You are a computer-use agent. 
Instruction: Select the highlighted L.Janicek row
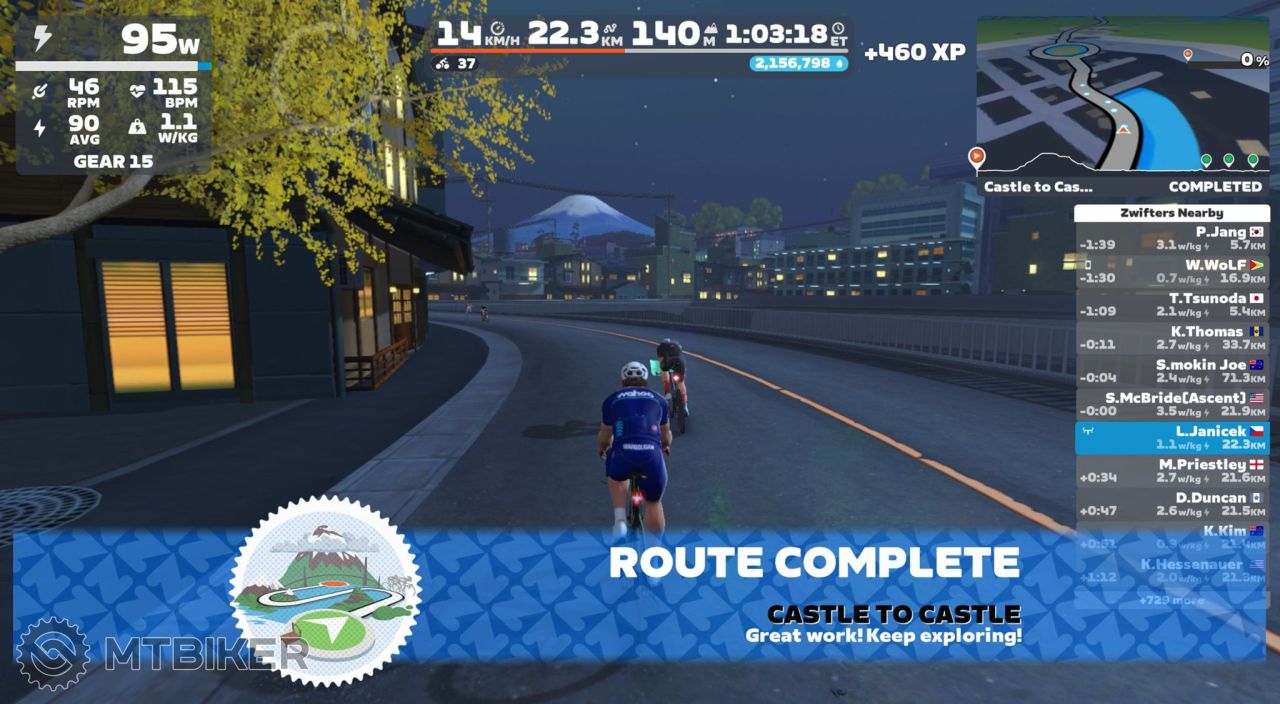pos(1171,438)
